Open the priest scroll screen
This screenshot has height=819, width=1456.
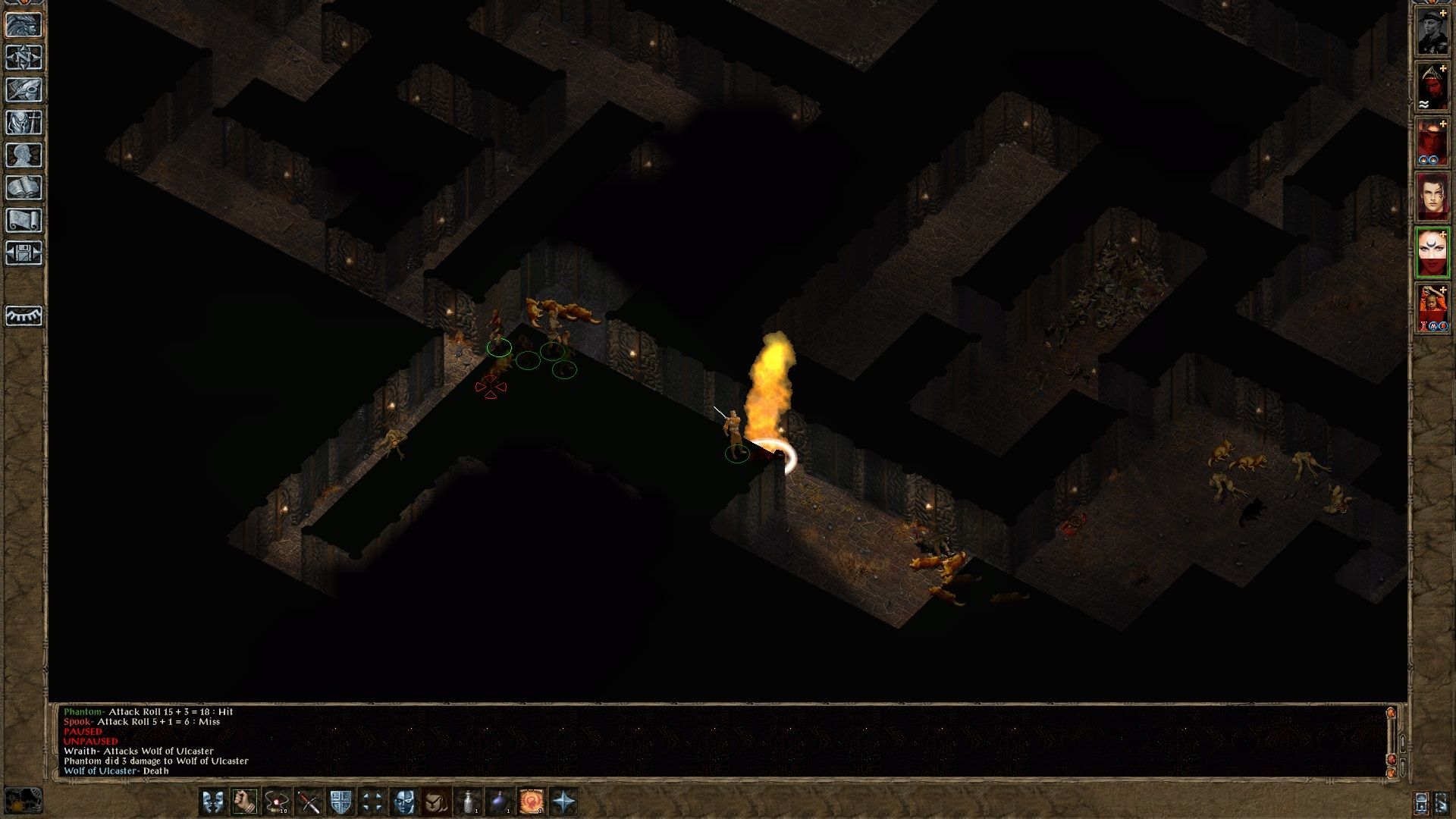(x=24, y=221)
